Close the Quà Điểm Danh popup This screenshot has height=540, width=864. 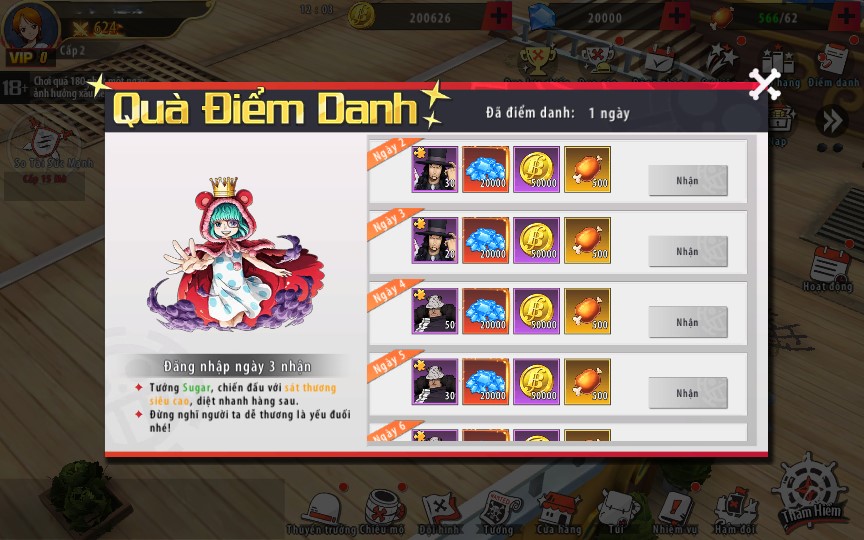[765, 84]
